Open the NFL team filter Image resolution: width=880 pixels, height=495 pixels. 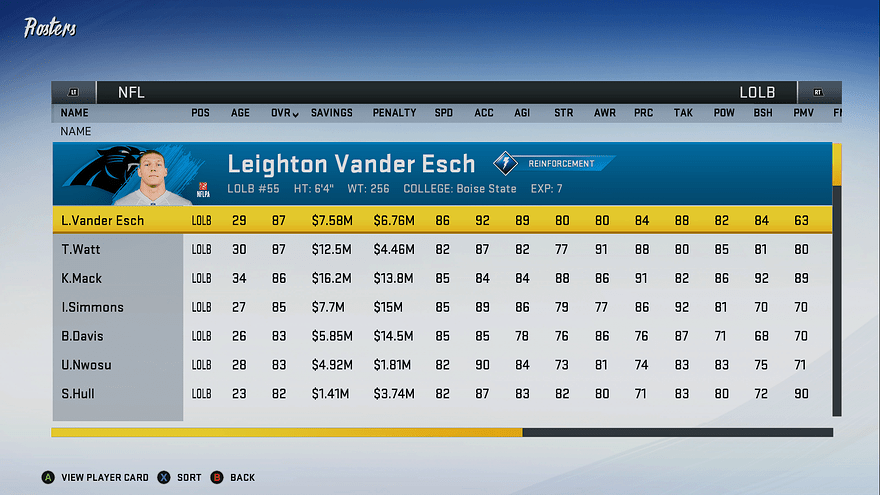click(x=131, y=92)
